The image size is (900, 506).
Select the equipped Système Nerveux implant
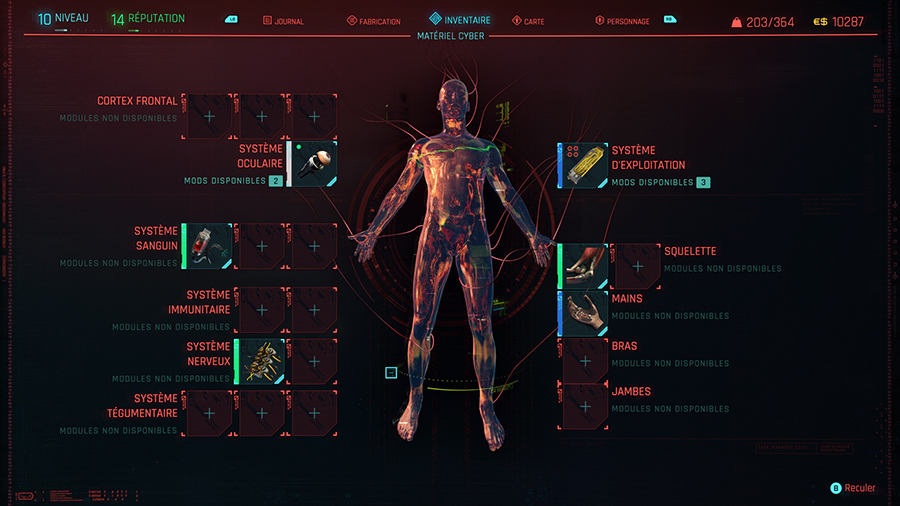(262, 361)
